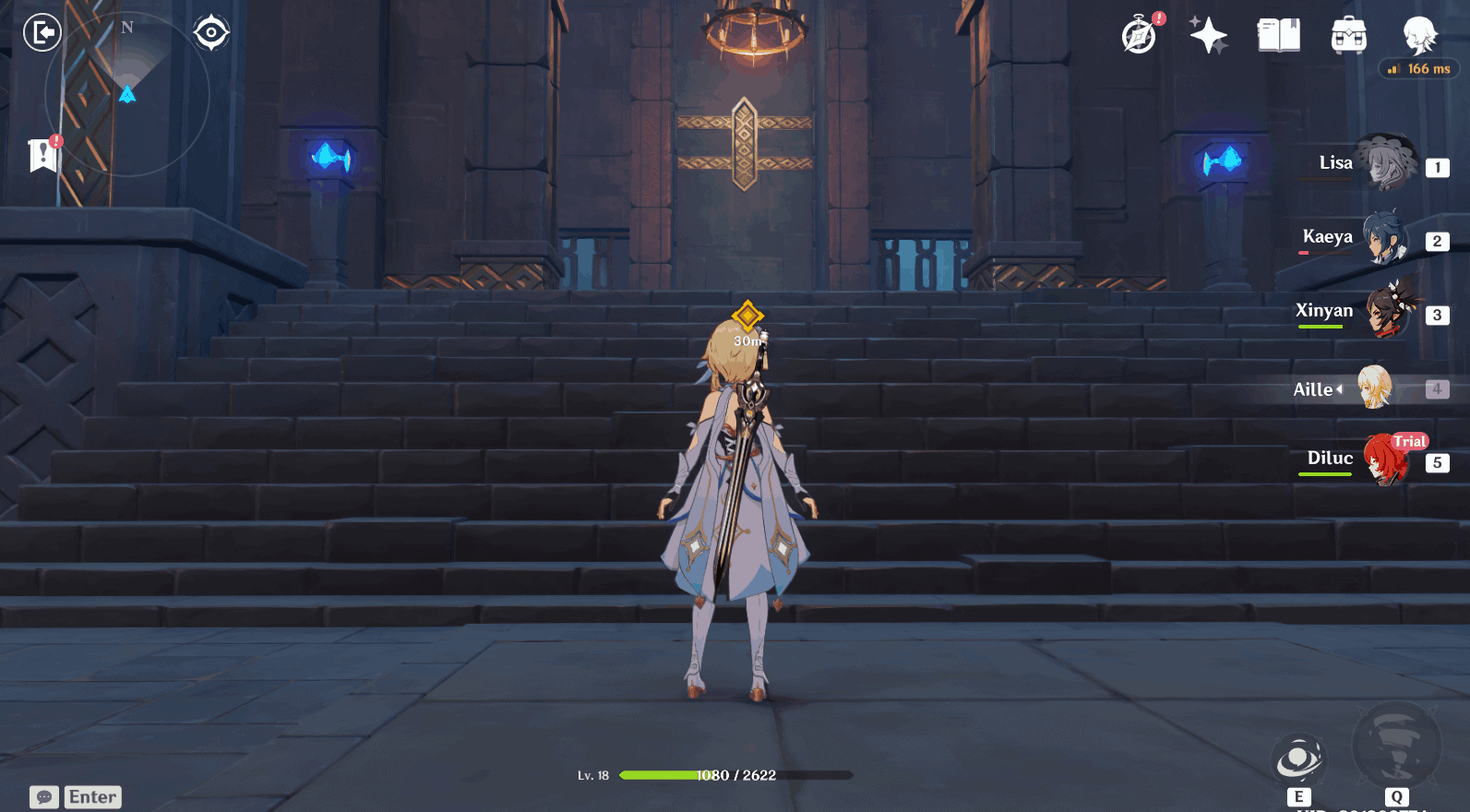Viewport: 1470px width, 812px height.
Task: Activate the Elemental Burst icon
Action: click(x=1395, y=747)
